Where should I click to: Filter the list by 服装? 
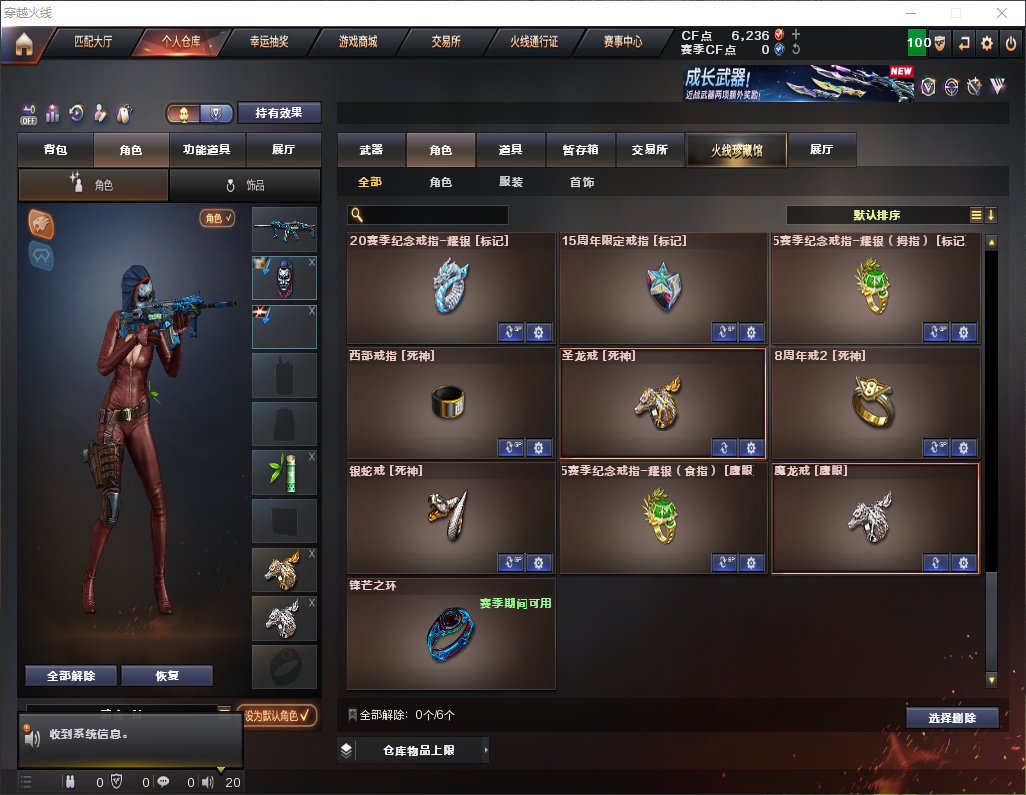(x=511, y=183)
